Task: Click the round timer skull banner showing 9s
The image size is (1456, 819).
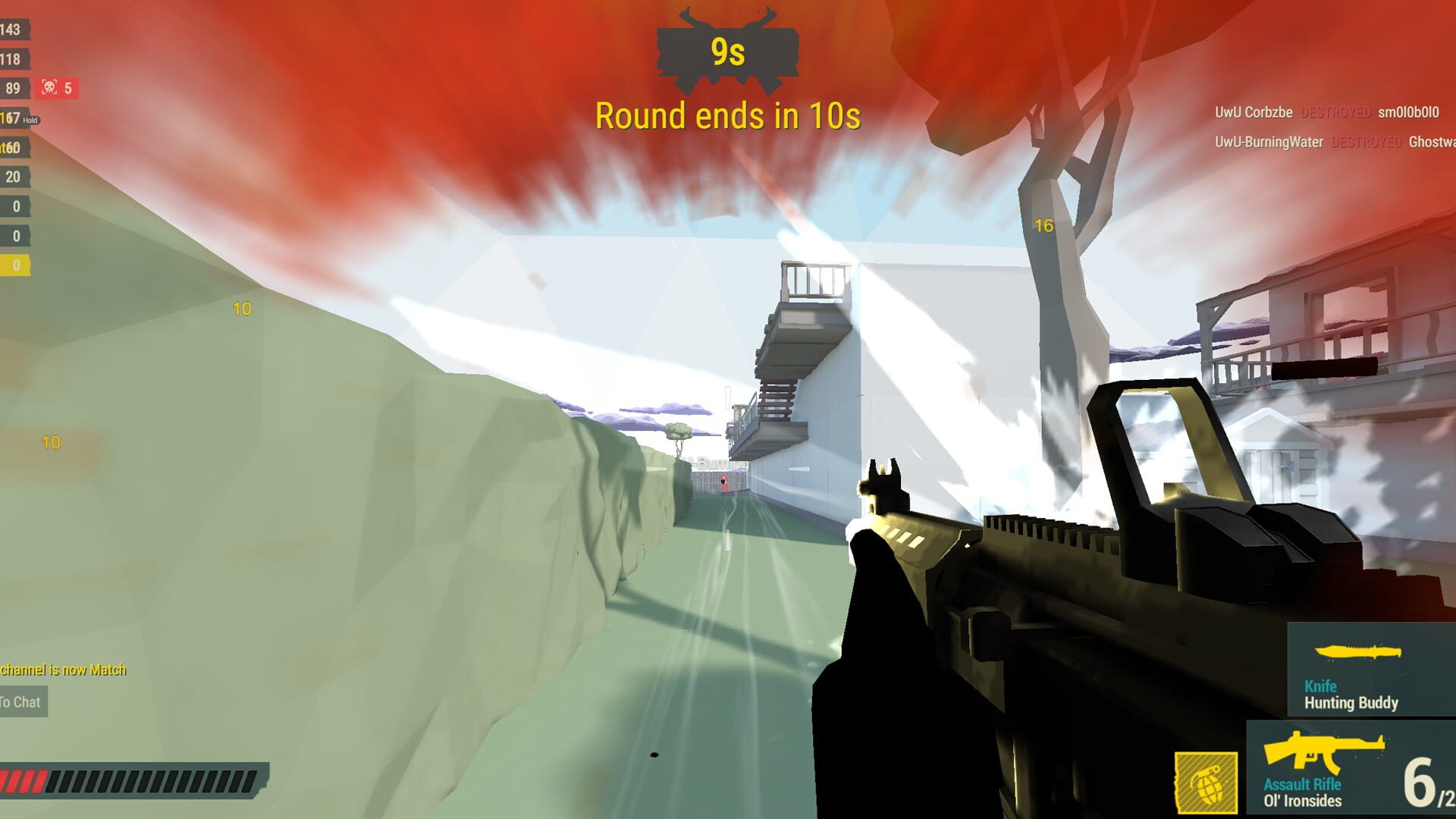Action: (x=727, y=51)
